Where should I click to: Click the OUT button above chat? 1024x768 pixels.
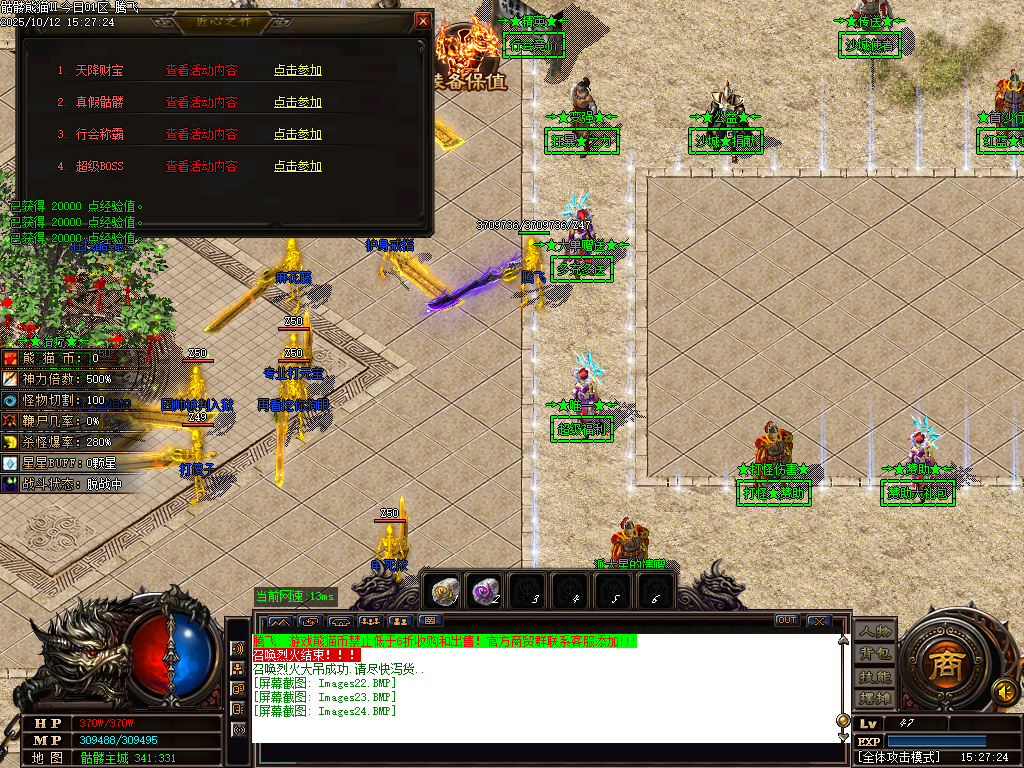[x=787, y=621]
